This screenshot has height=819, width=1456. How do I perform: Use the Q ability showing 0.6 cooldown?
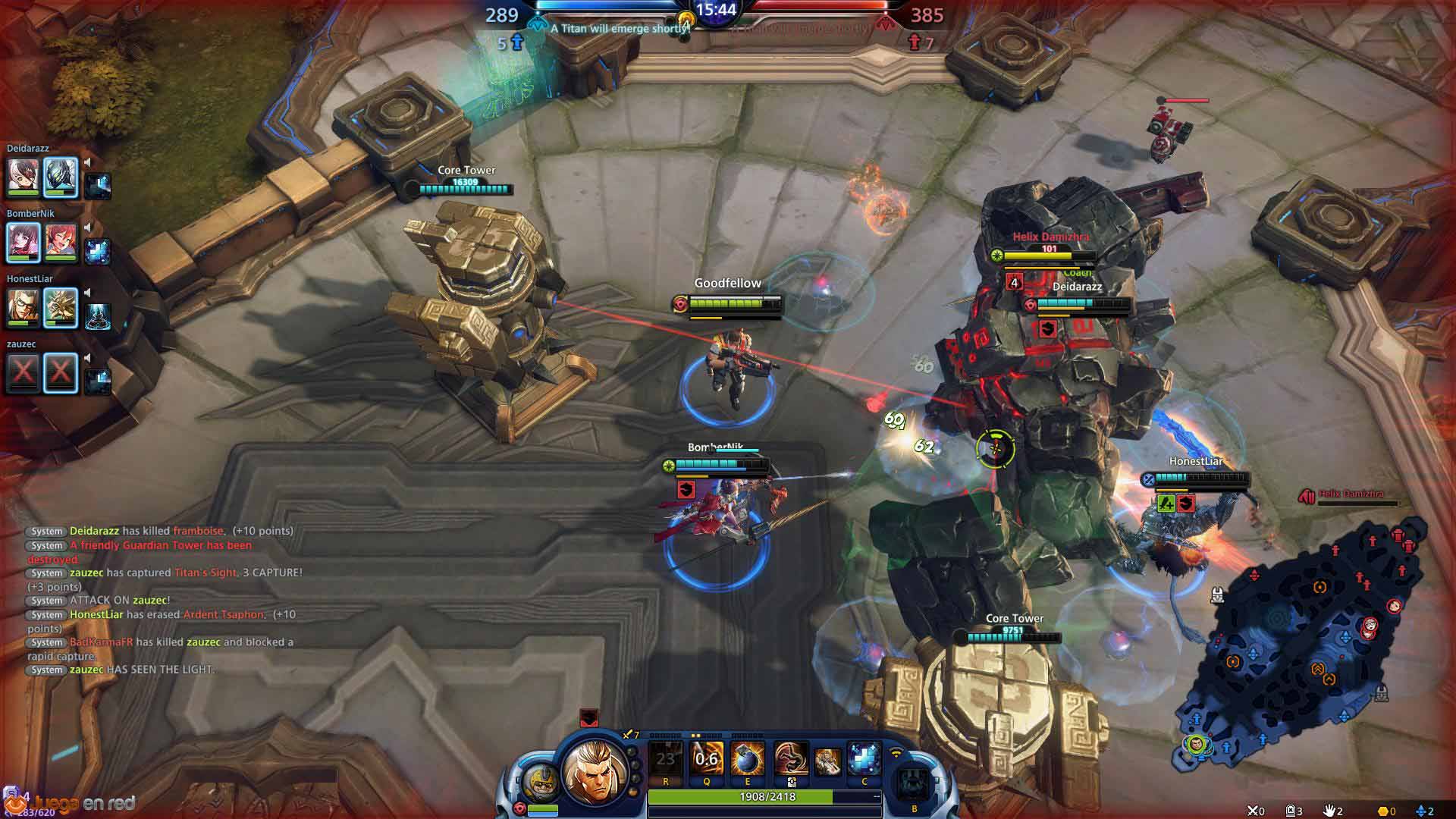(x=706, y=758)
